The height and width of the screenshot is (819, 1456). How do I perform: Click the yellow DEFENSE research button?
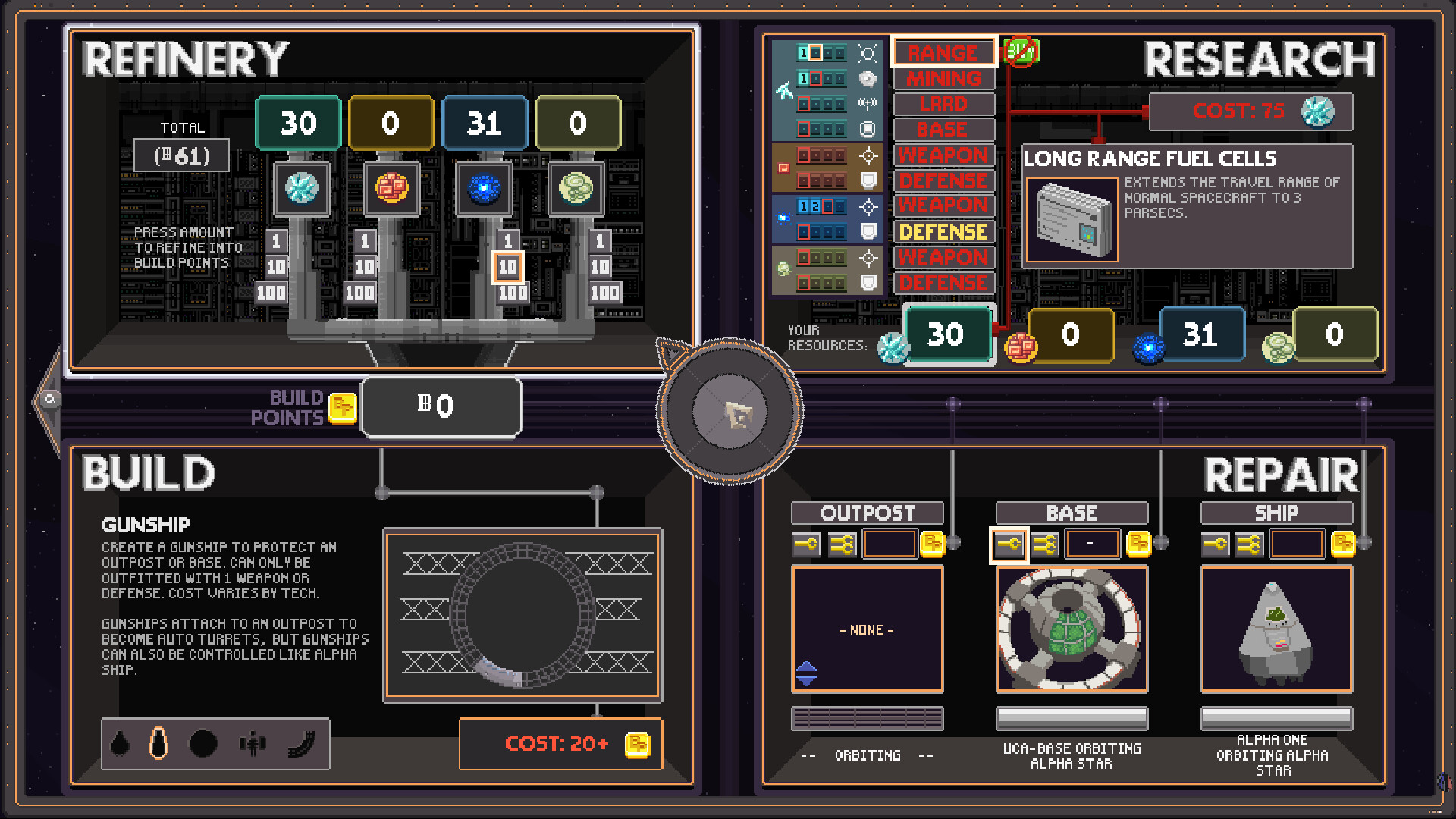[x=944, y=232]
